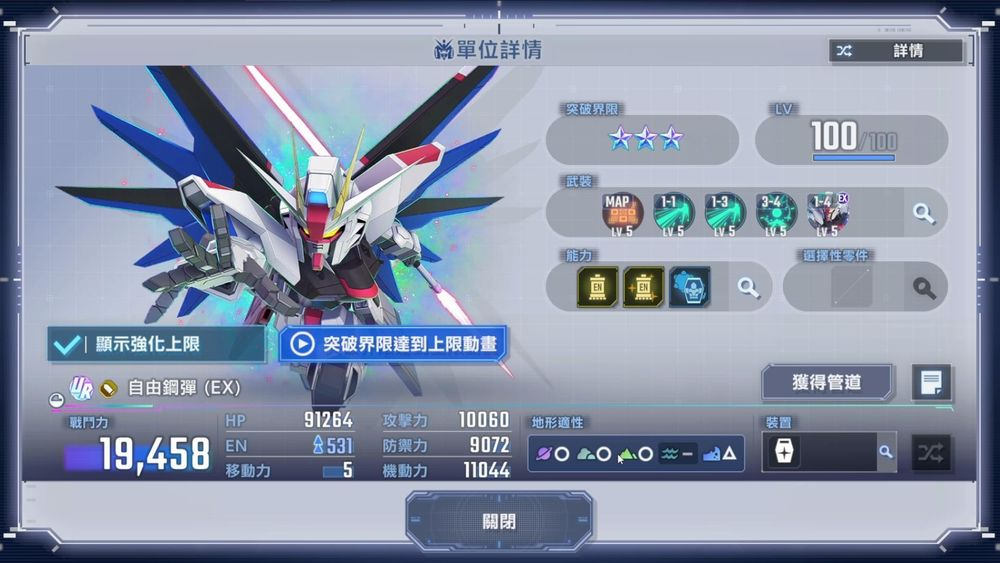Choose the blue pilot helmet ability icon
Screen dimensions: 1000x563
[690, 287]
